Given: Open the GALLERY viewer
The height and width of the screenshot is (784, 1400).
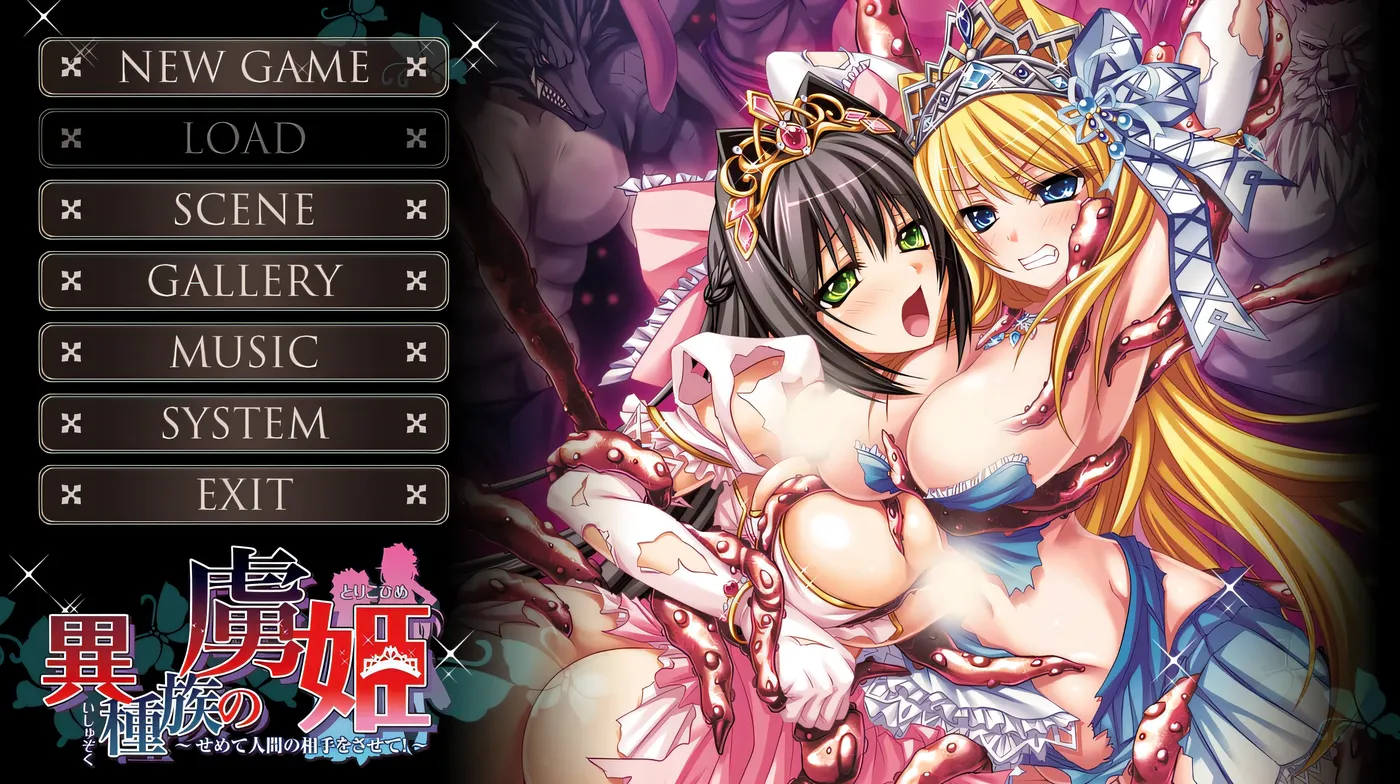Looking at the screenshot, I should pyautogui.click(x=241, y=282).
